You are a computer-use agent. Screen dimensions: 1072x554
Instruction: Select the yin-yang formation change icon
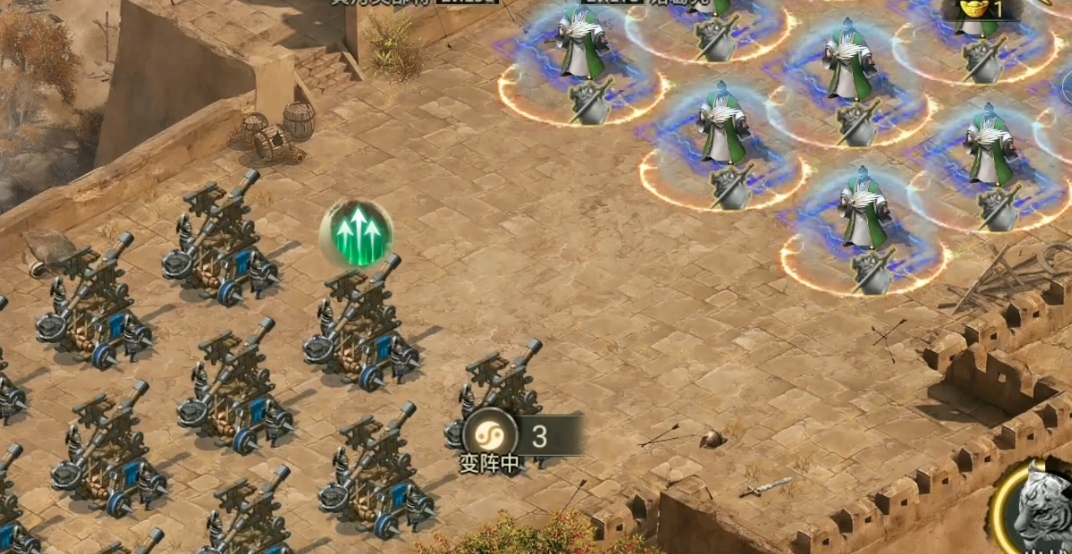coord(490,436)
